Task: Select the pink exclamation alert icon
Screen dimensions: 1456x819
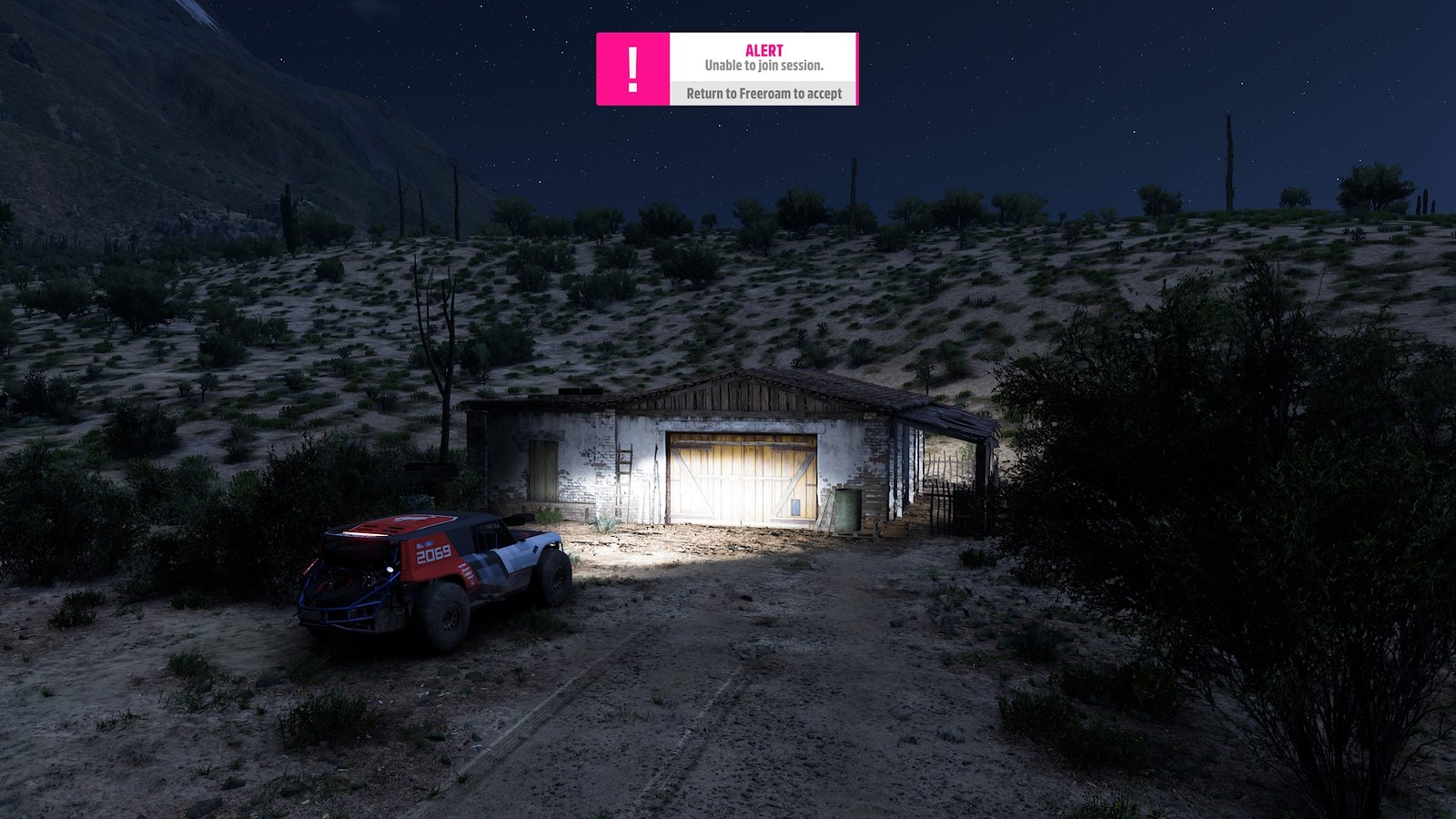Action: (633, 69)
